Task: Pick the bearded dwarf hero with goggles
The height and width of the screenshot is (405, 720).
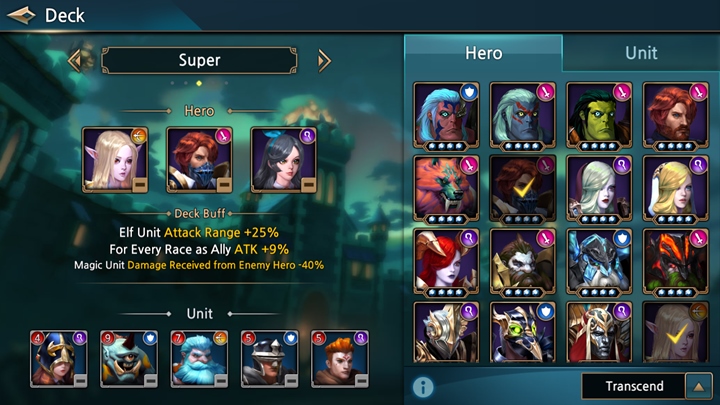Action: tap(522, 262)
